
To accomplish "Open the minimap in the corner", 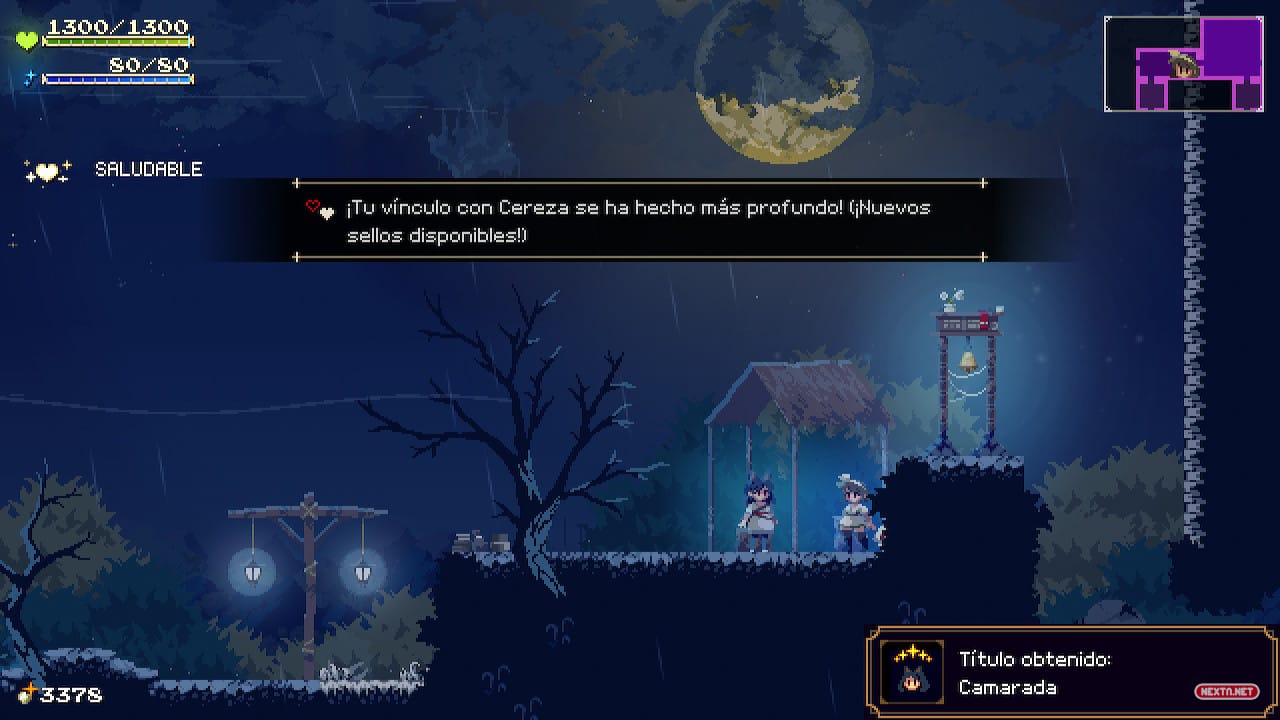I will click(x=1184, y=64).
